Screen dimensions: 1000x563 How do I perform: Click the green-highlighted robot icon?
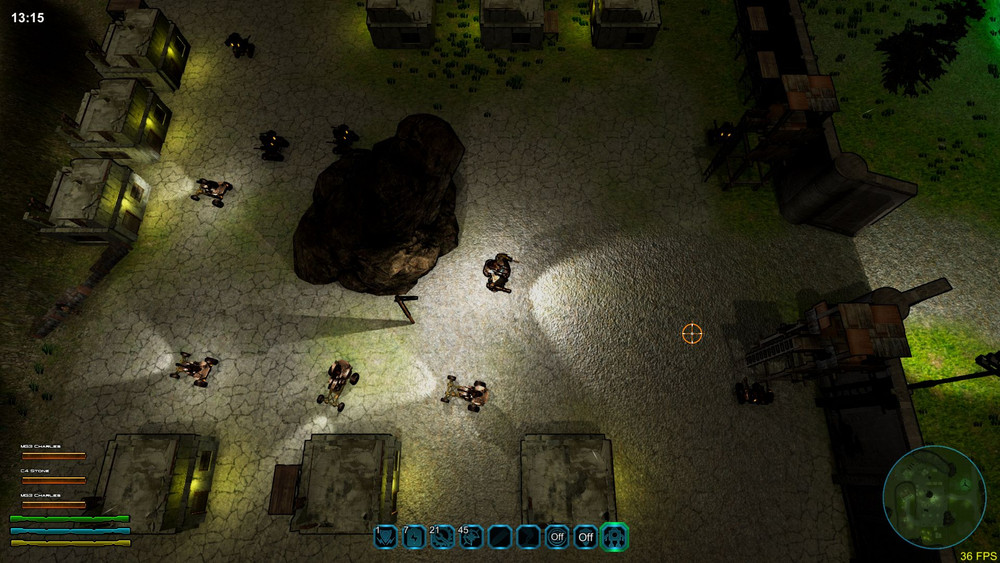(x=614, y=537)
